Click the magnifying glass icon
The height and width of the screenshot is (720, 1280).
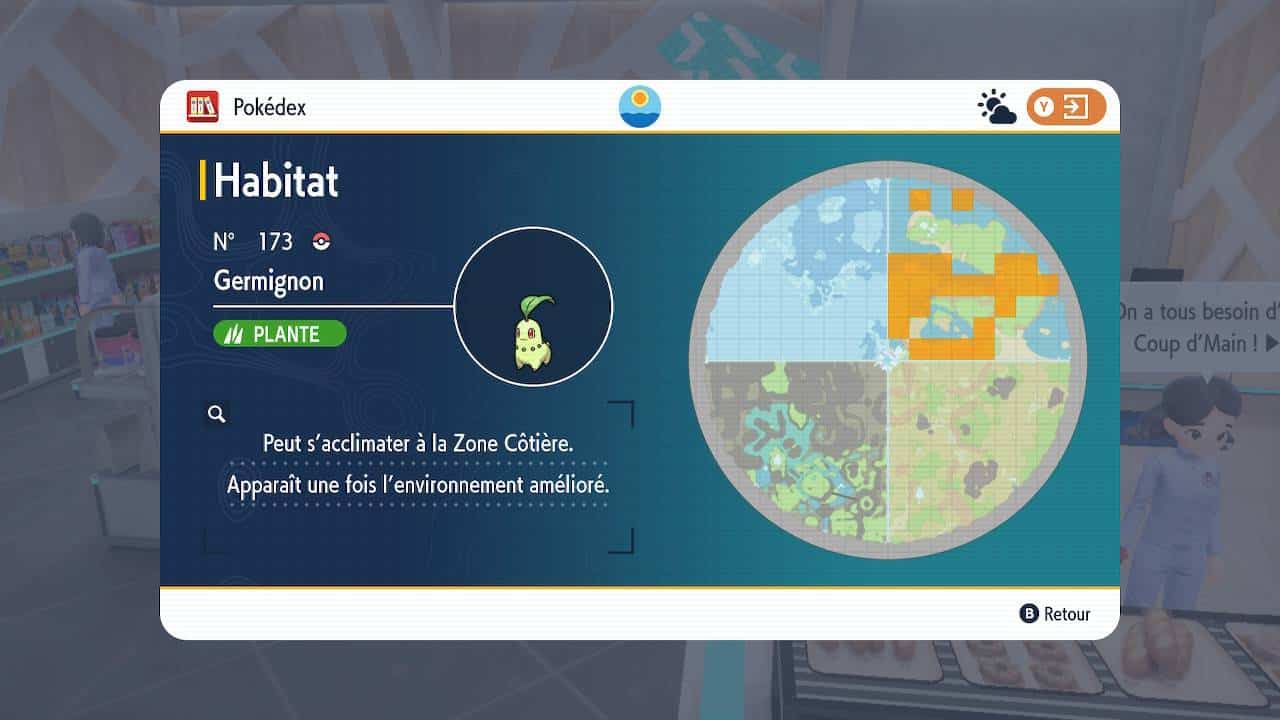pos(216,414)
